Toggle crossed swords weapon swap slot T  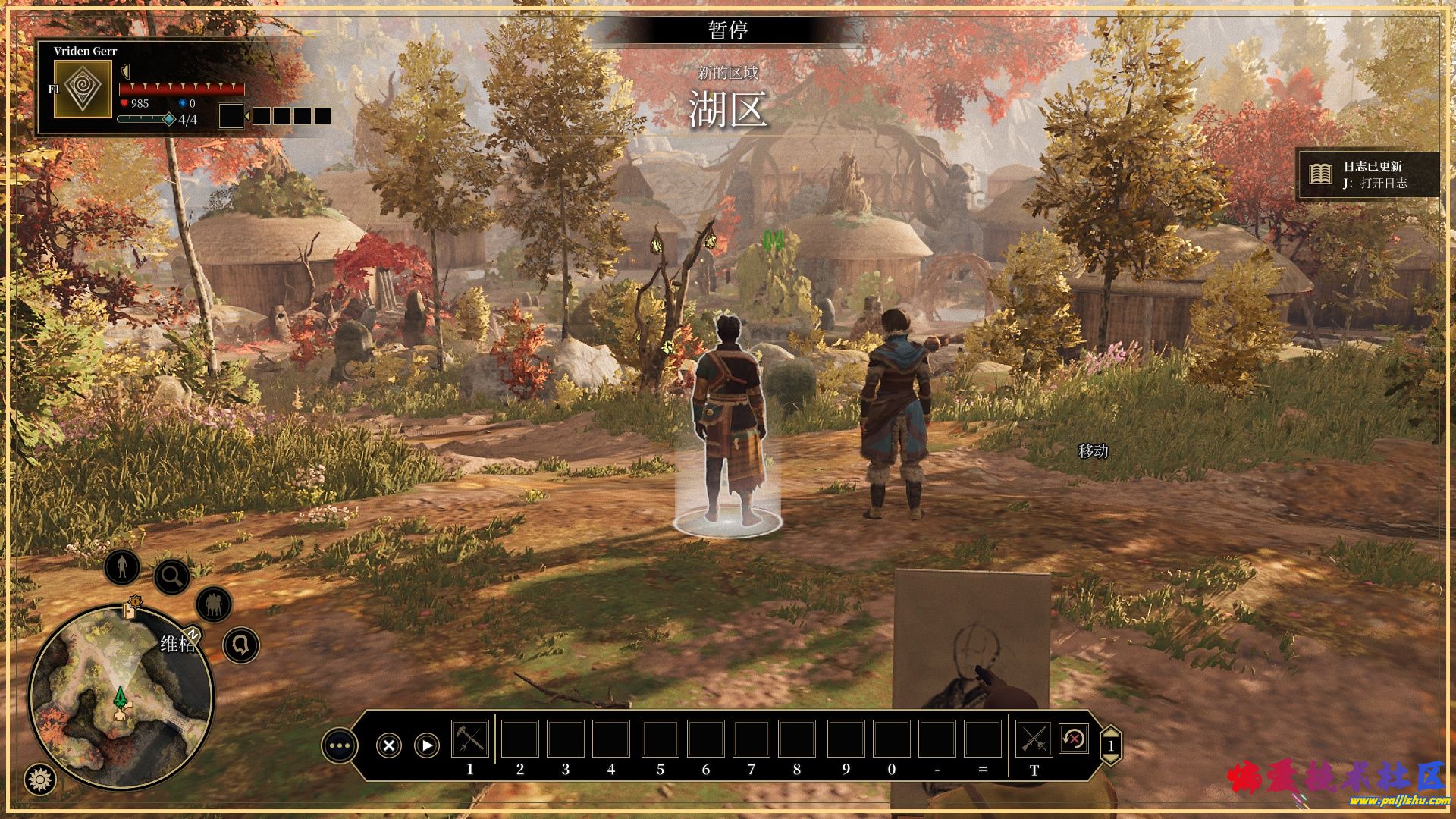pos(1034,739)
